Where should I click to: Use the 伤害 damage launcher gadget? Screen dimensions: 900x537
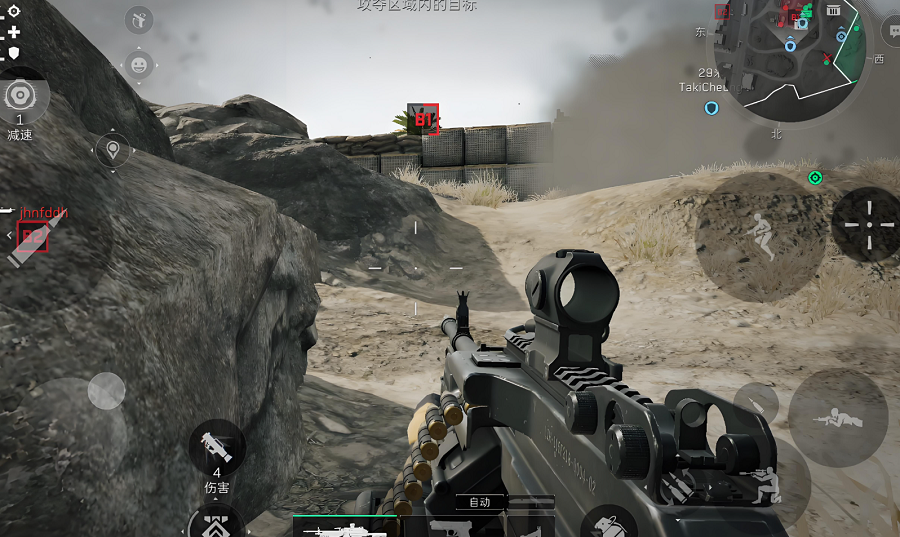[217, 446]
